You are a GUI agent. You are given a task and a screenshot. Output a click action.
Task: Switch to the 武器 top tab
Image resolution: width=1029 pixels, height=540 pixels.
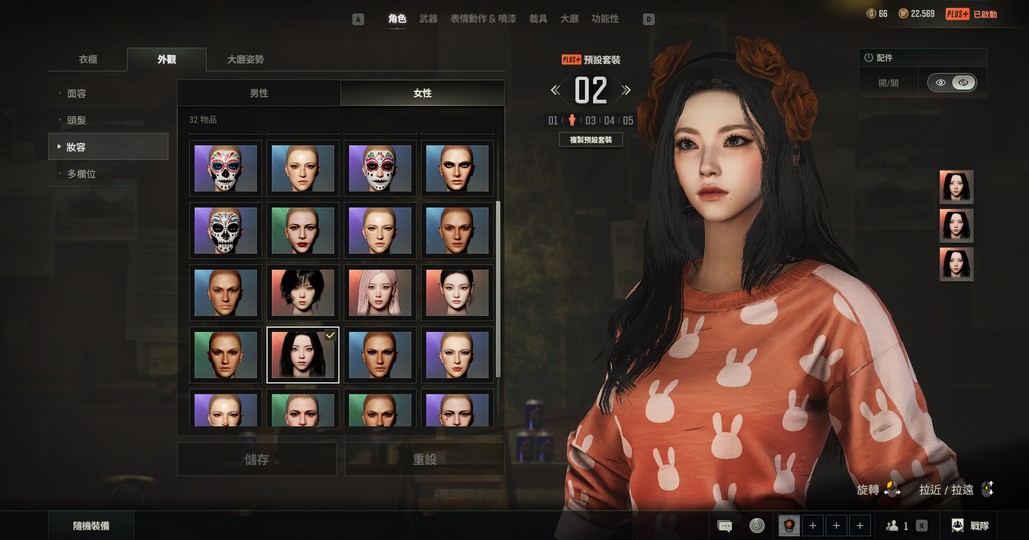point(428,18)
